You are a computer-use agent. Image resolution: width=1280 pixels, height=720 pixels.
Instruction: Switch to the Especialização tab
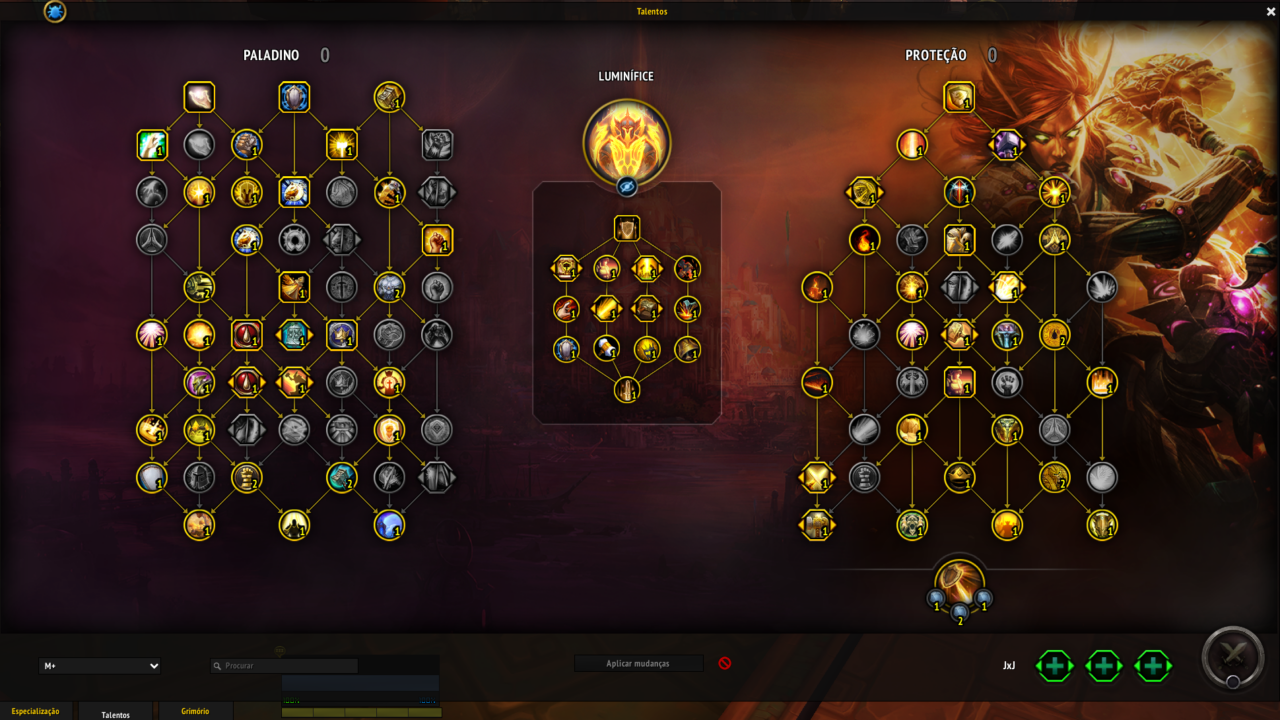35,711
